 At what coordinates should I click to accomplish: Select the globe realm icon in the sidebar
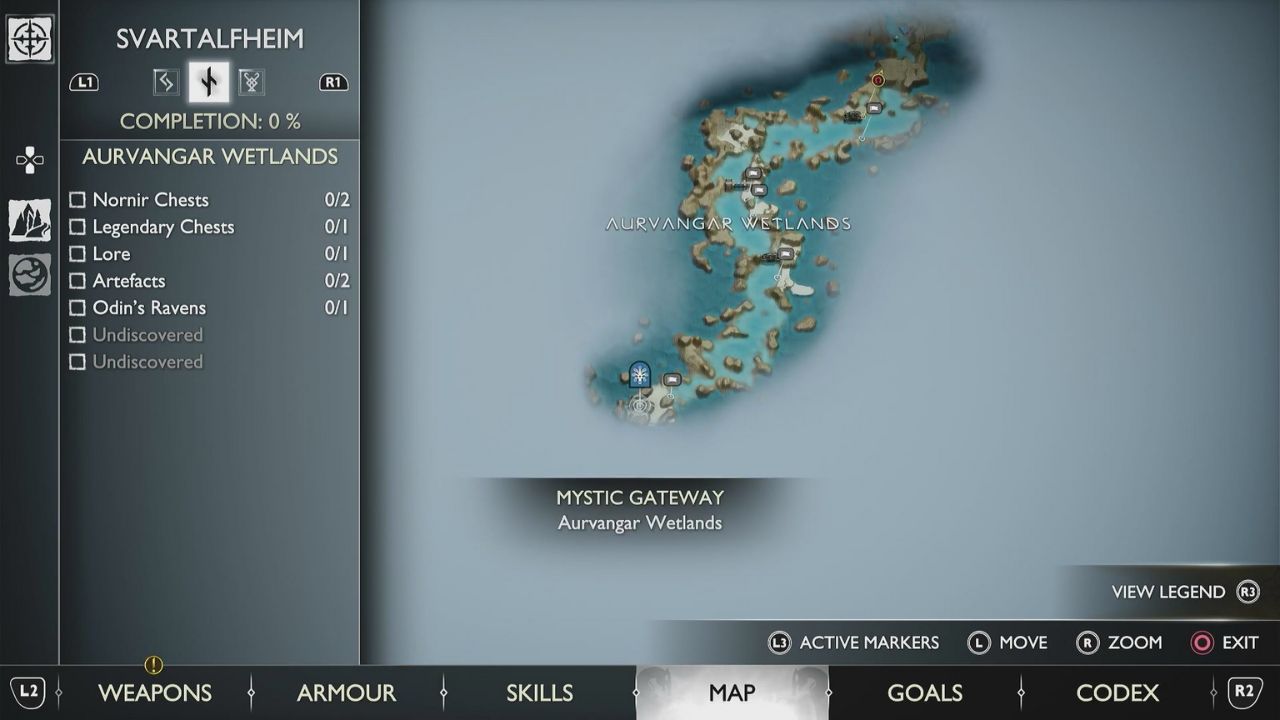coord(29,275)
